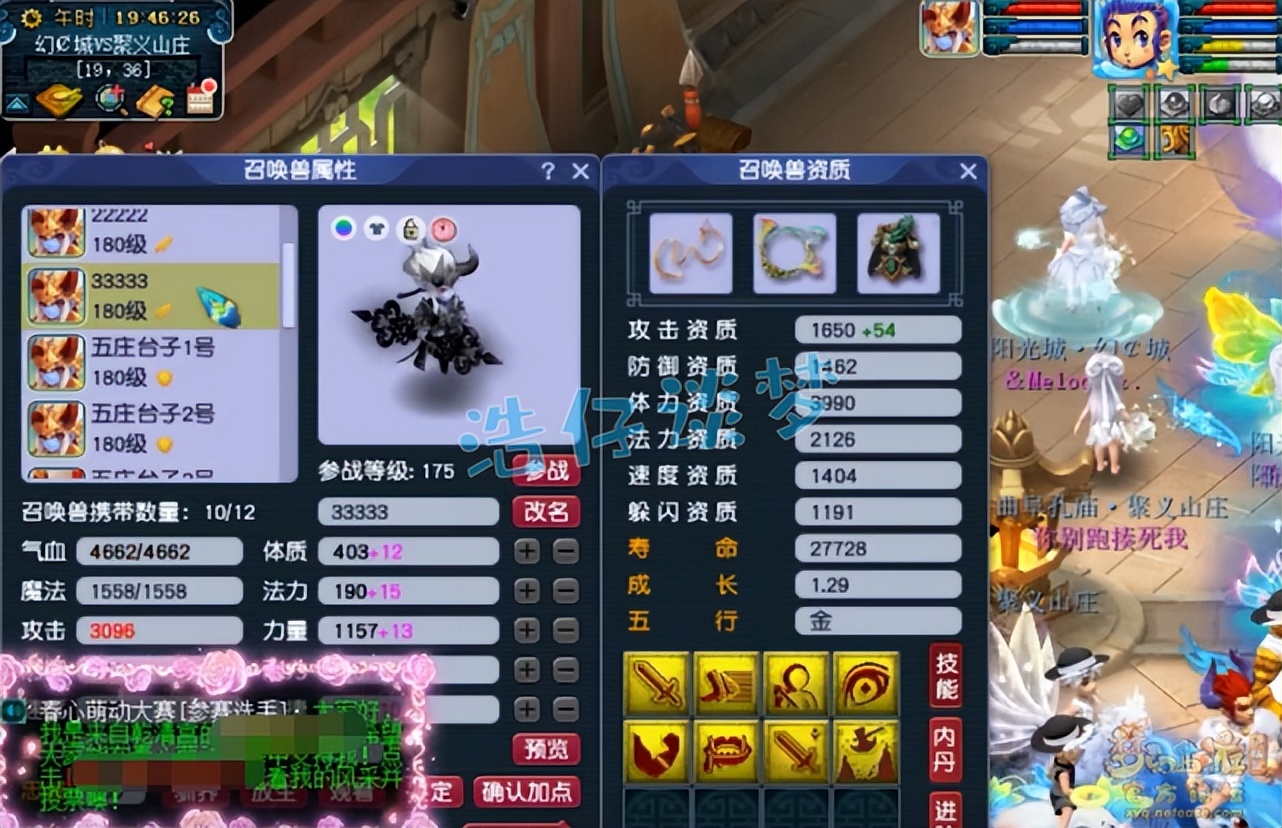The image size is (1282, 828).
Task: Click the gear icon beside the 午时 clock
Action: tap(31, 17)
